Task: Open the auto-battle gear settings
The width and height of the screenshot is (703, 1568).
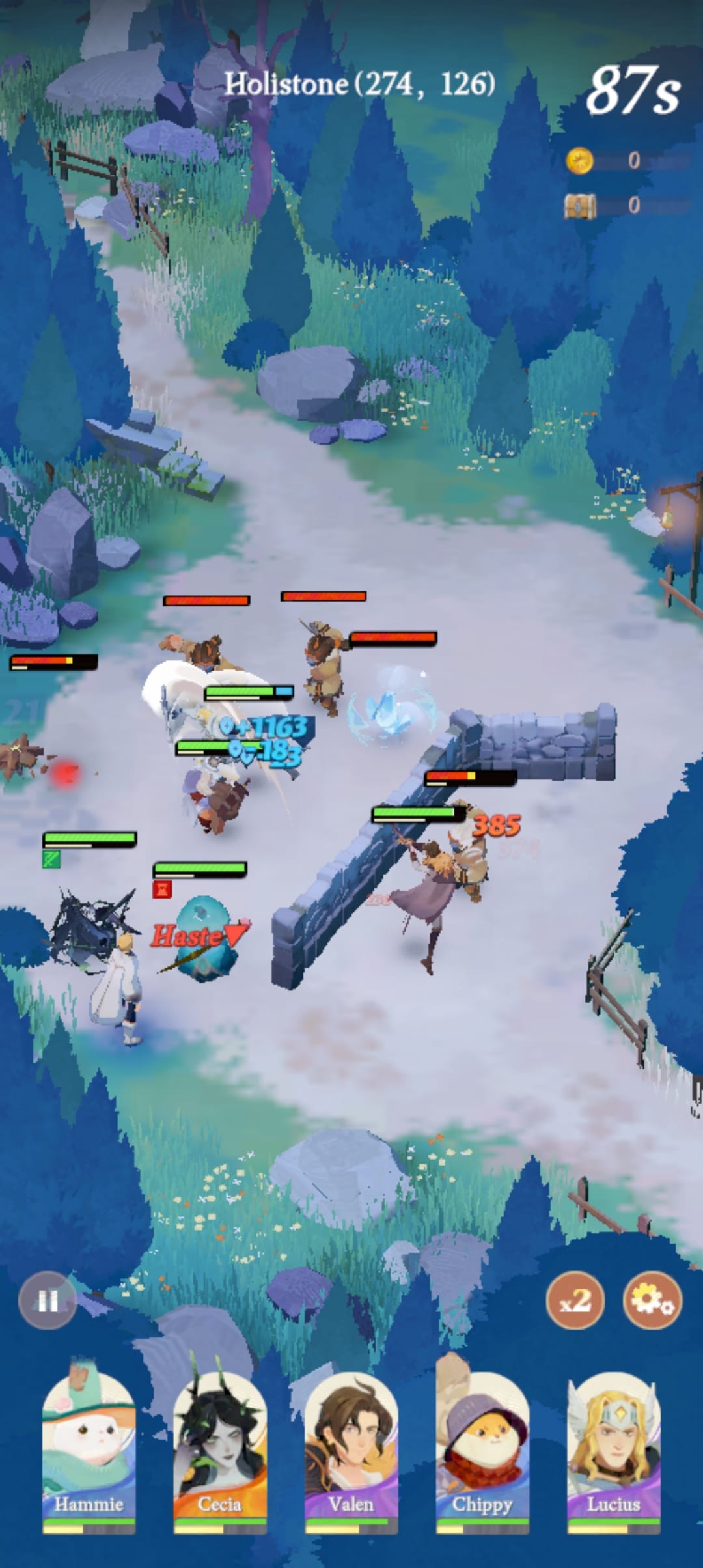Action: [x=653, y=1300]
